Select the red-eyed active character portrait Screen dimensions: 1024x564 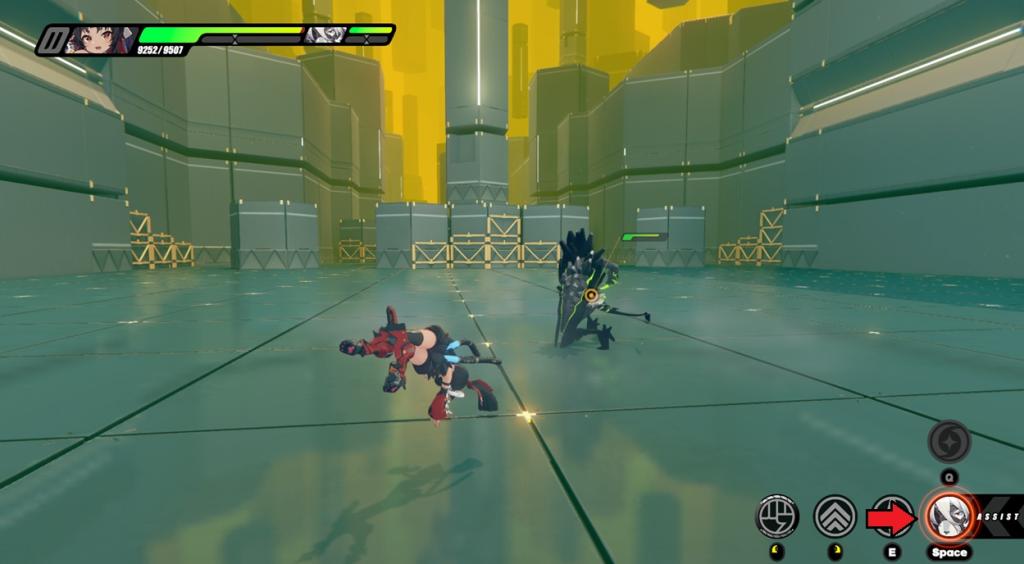point(92,40)
